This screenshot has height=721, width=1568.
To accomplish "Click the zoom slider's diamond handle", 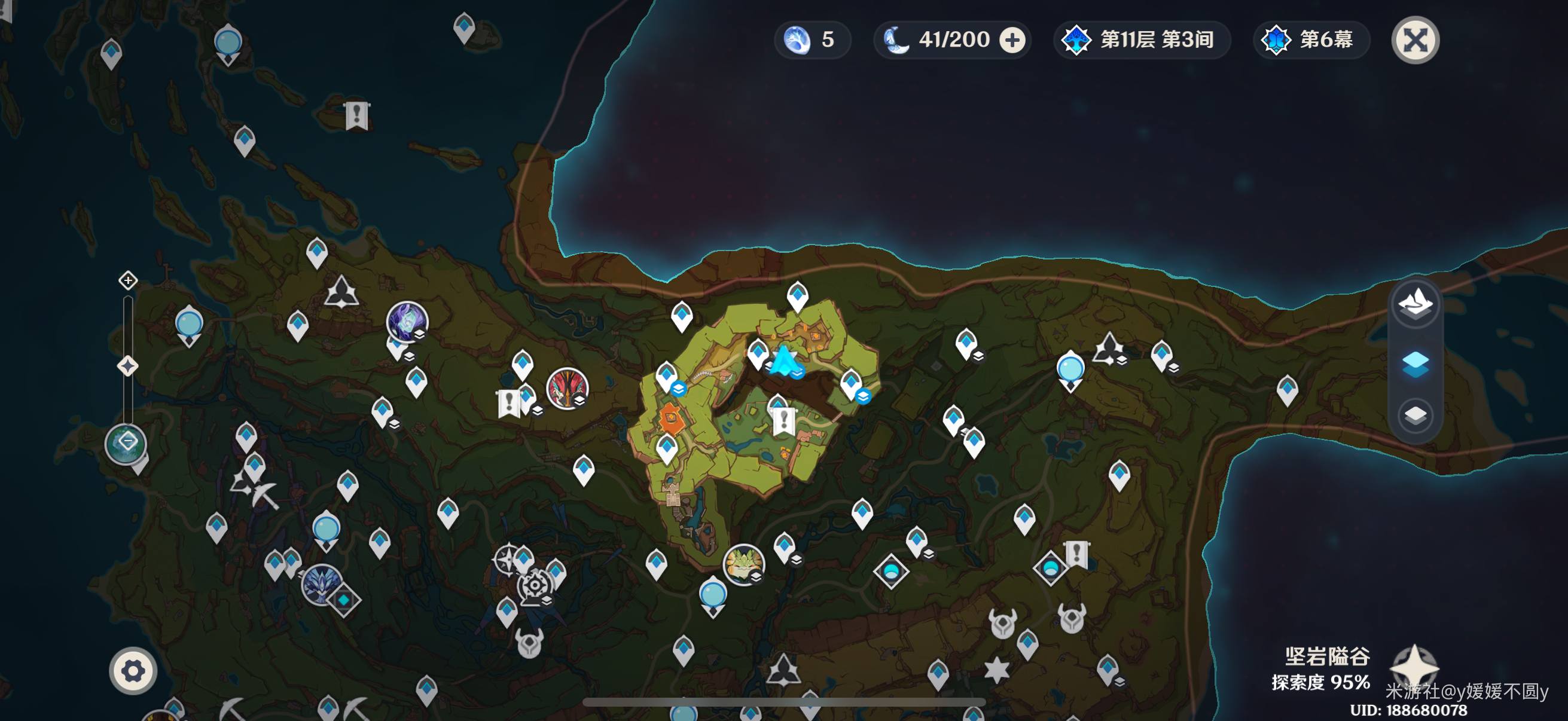I will point(128,366).
